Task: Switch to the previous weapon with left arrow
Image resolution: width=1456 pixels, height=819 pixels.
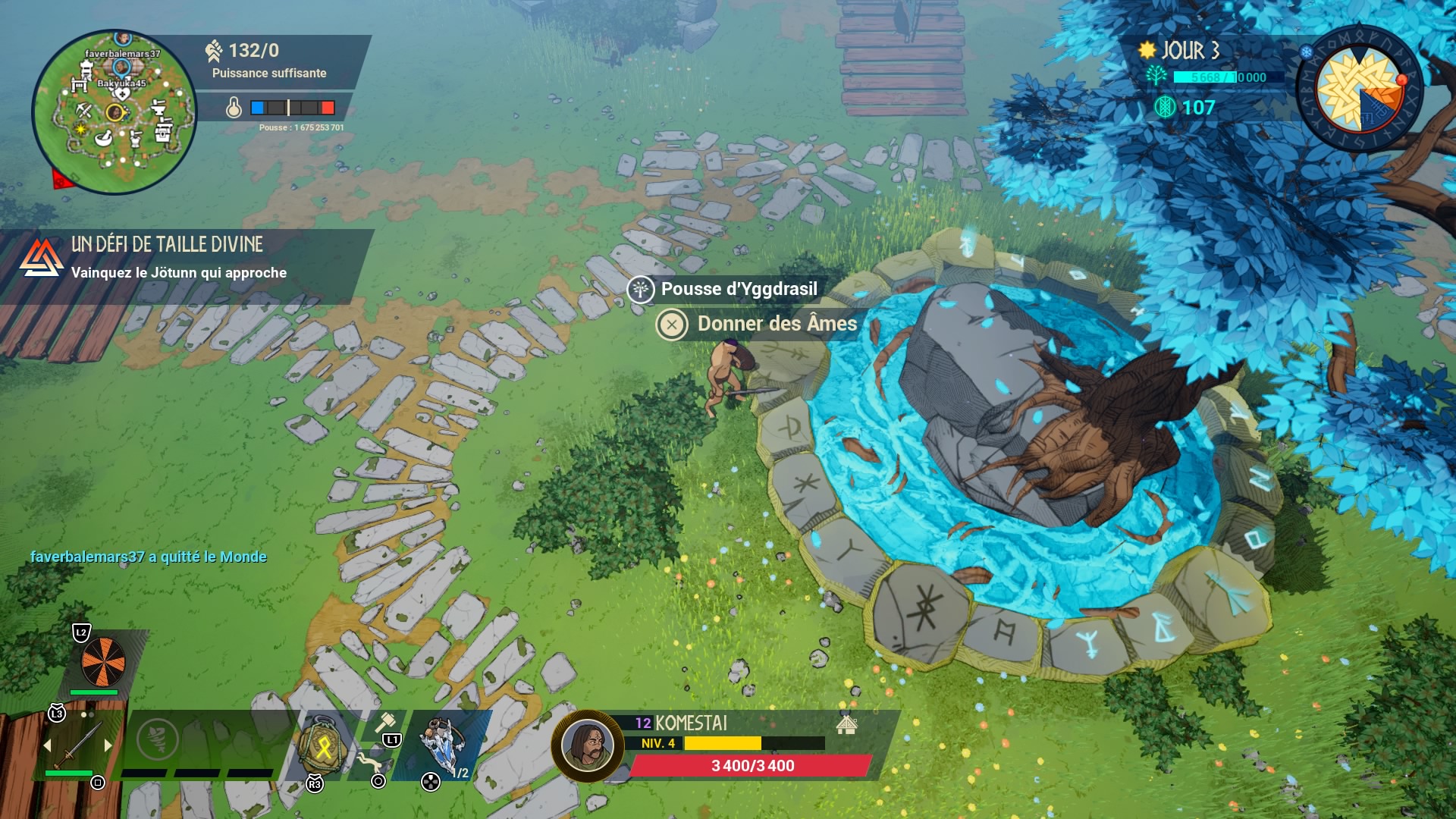Action: pyautogui.click(x=47, y=745)
